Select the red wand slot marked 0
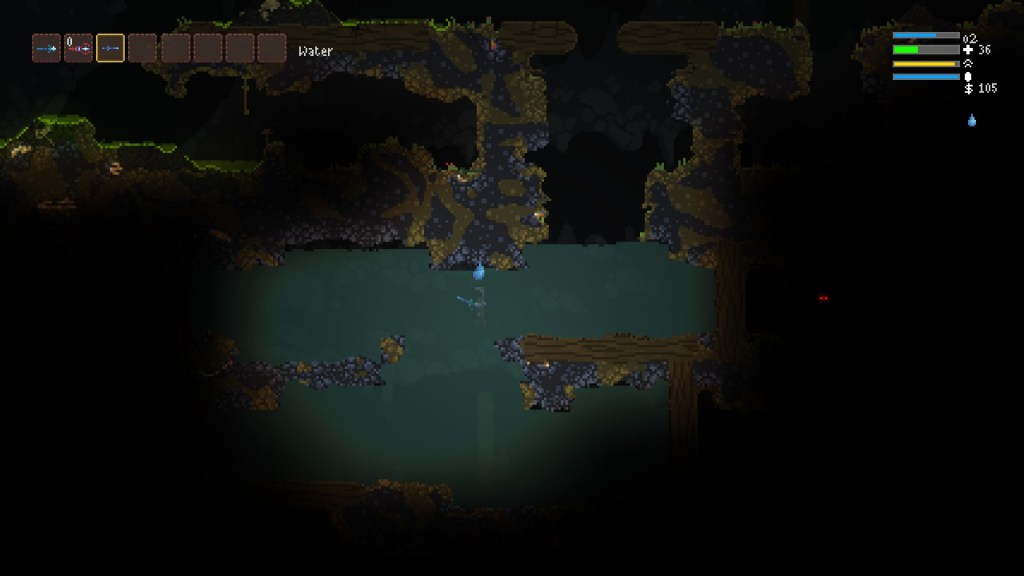The width and height of the screenshot is (1024, 576). [x=78, y=48]
